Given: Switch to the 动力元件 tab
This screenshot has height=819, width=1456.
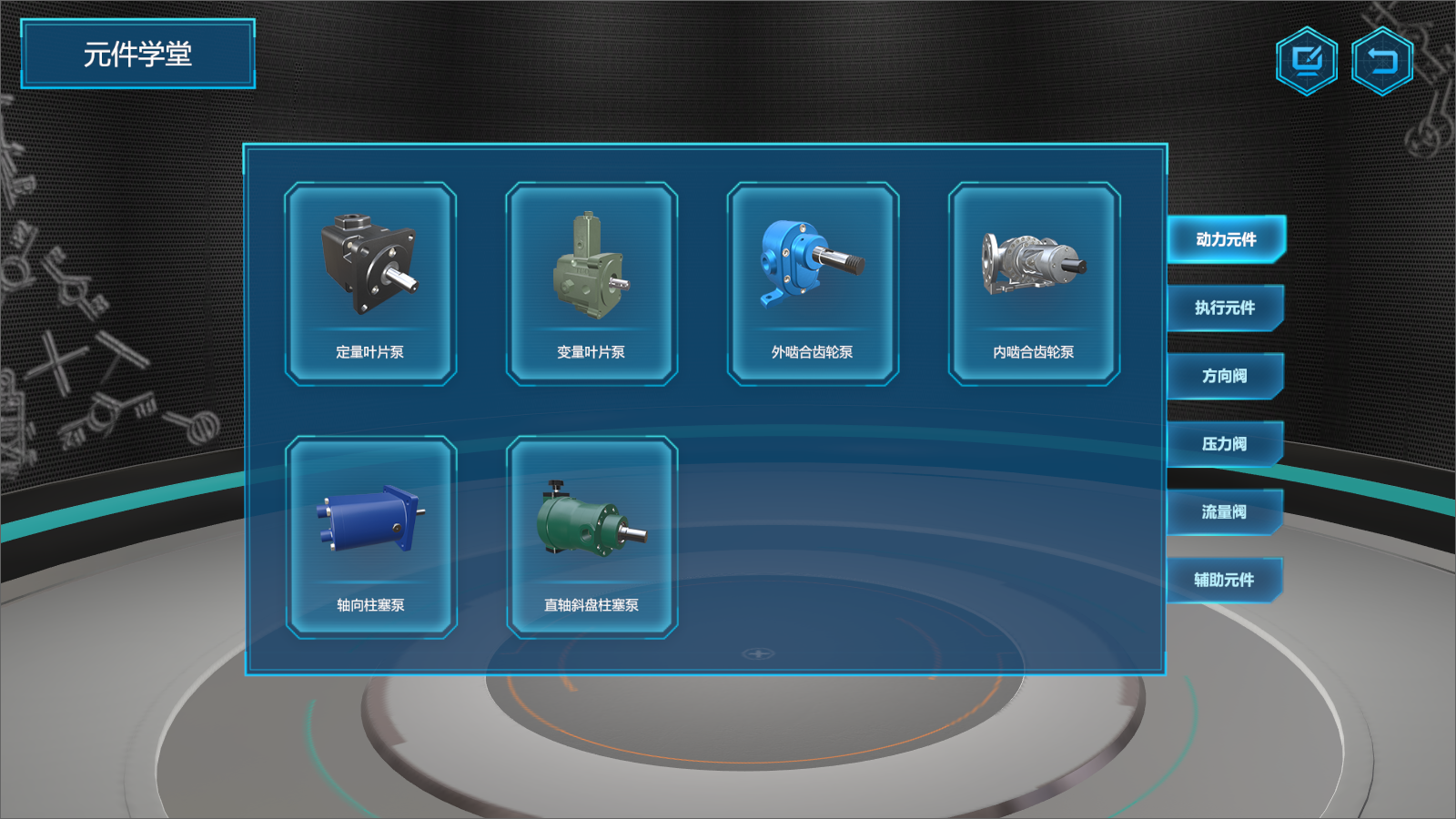Looking at the screenshot, I should click(x=1225, y=239).
